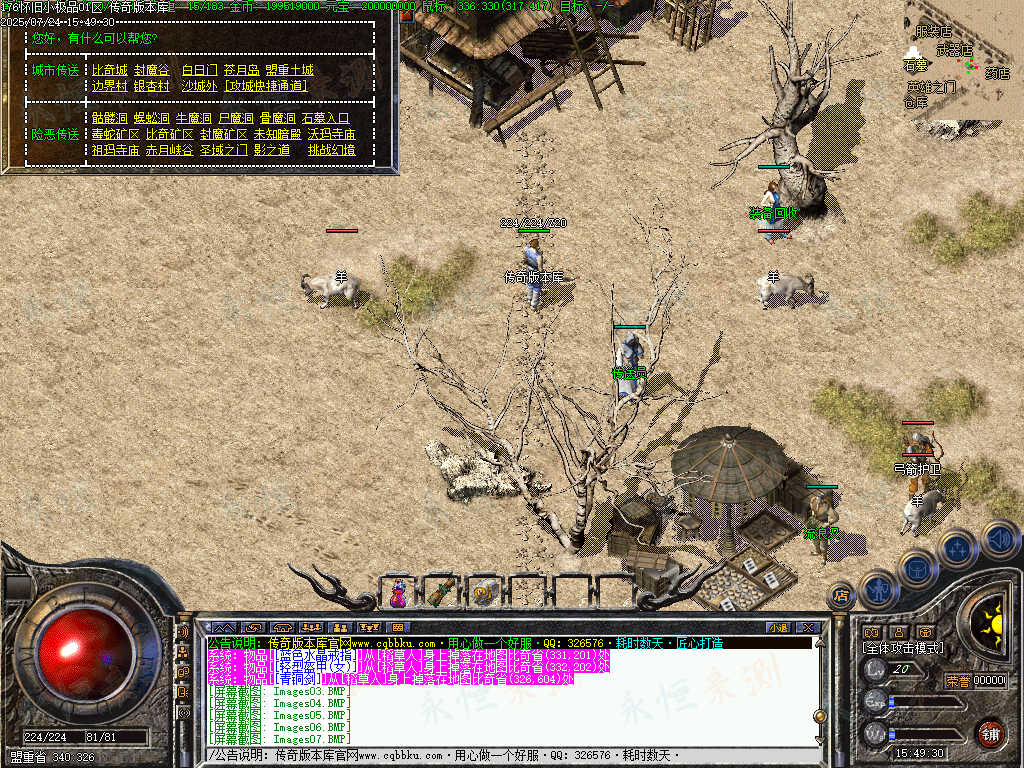Teleport to 比奇城 from city list

coord(110,70)
